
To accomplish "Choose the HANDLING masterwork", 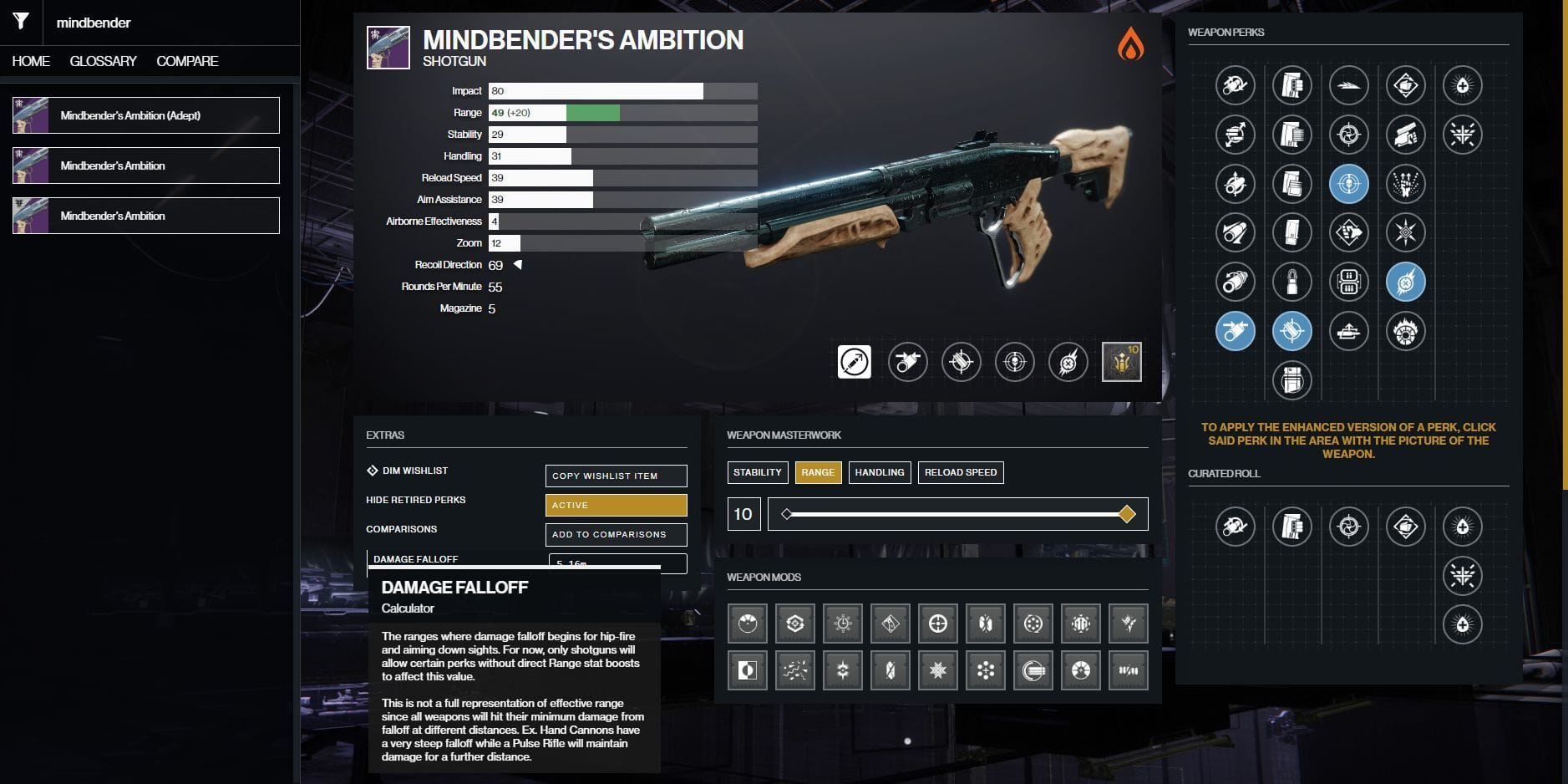I will [x=880, y=472].
